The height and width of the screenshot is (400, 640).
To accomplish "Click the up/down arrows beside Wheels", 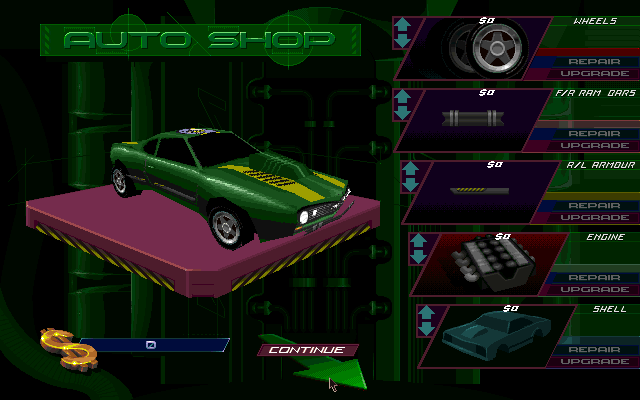I will click(402, 32).
